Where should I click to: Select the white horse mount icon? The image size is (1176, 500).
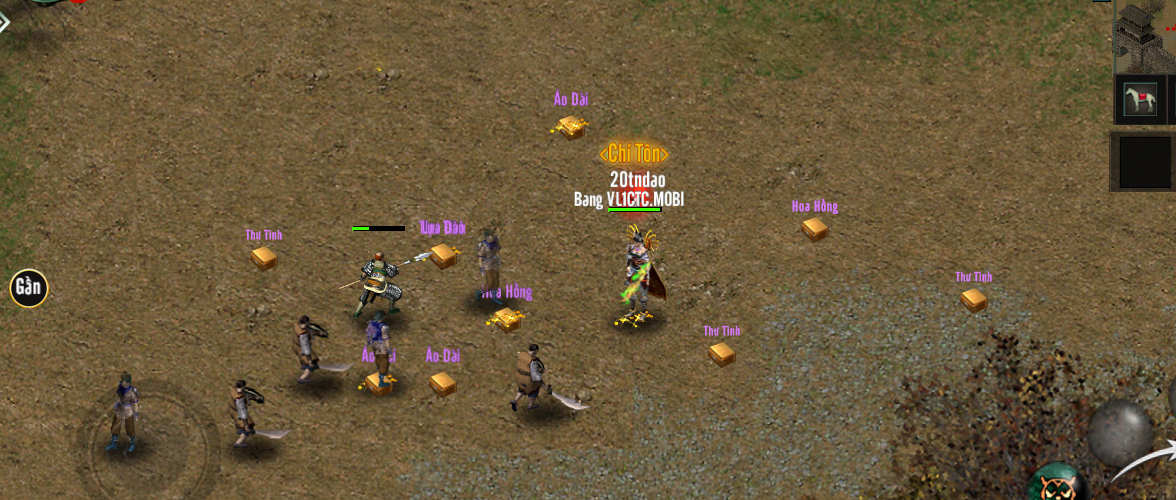point(1140,101)
